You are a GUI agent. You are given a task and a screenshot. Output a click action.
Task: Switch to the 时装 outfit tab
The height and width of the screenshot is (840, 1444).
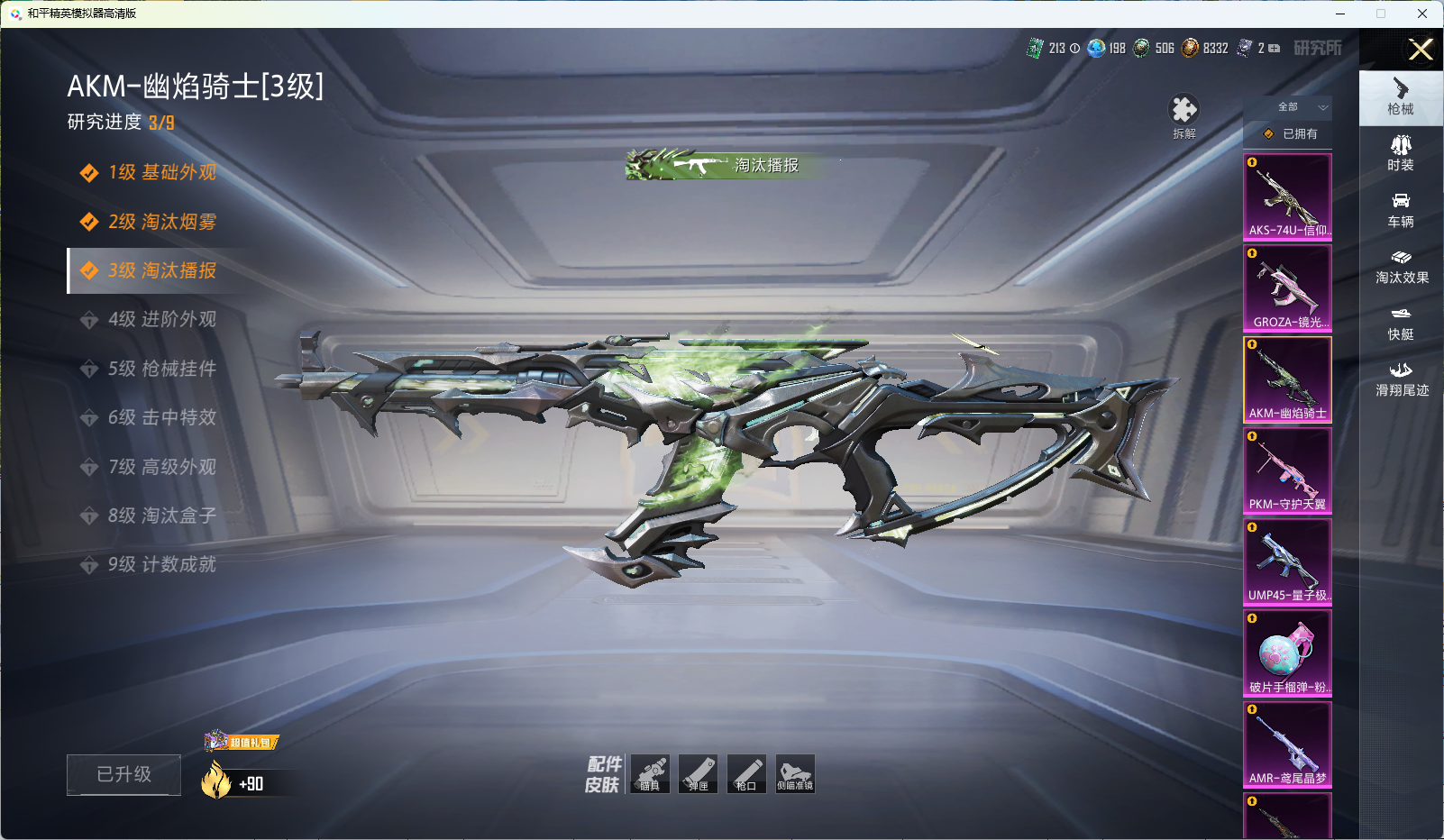(1401, 152)
